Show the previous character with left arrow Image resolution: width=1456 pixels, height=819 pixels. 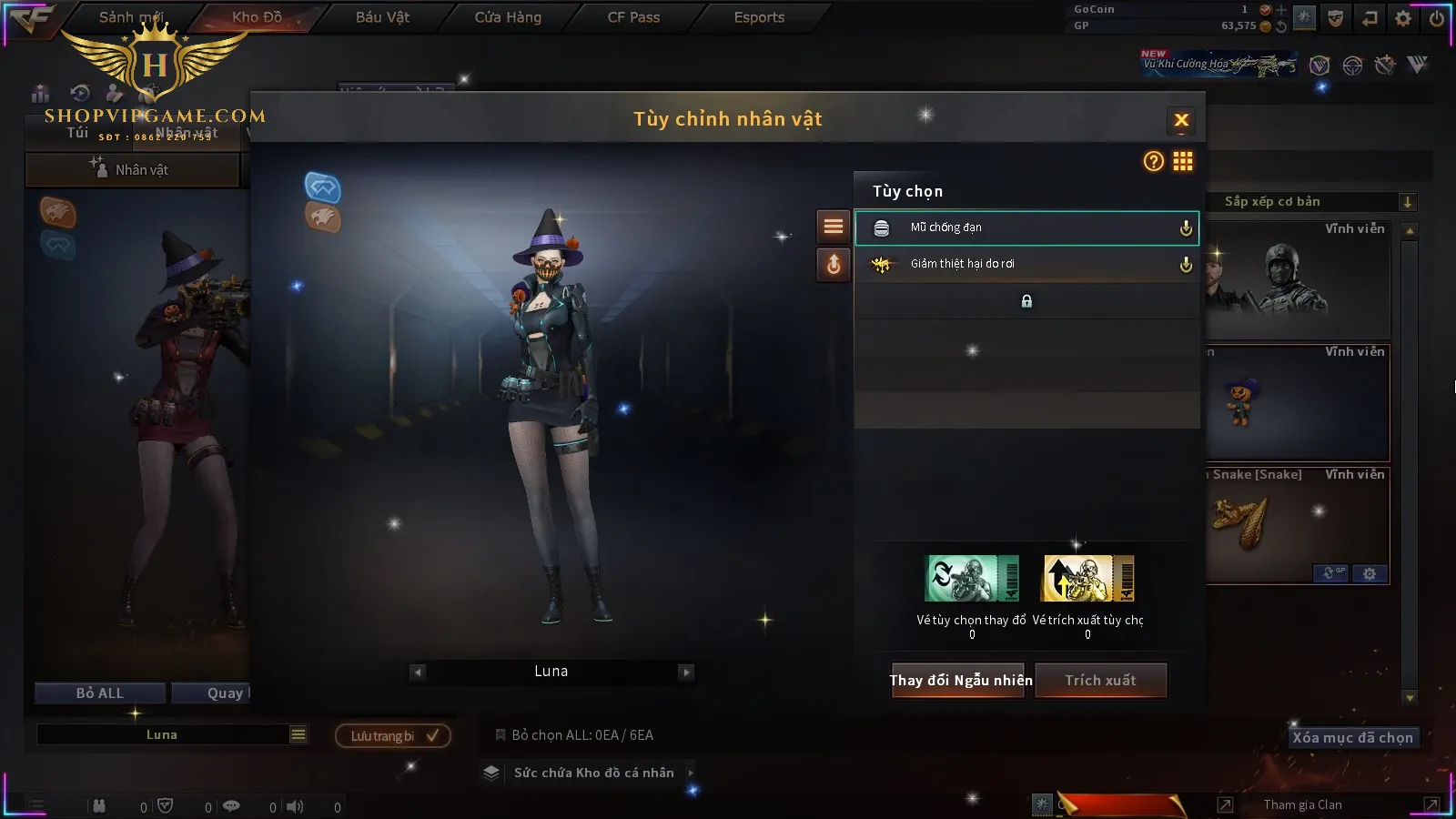(418, 672)
